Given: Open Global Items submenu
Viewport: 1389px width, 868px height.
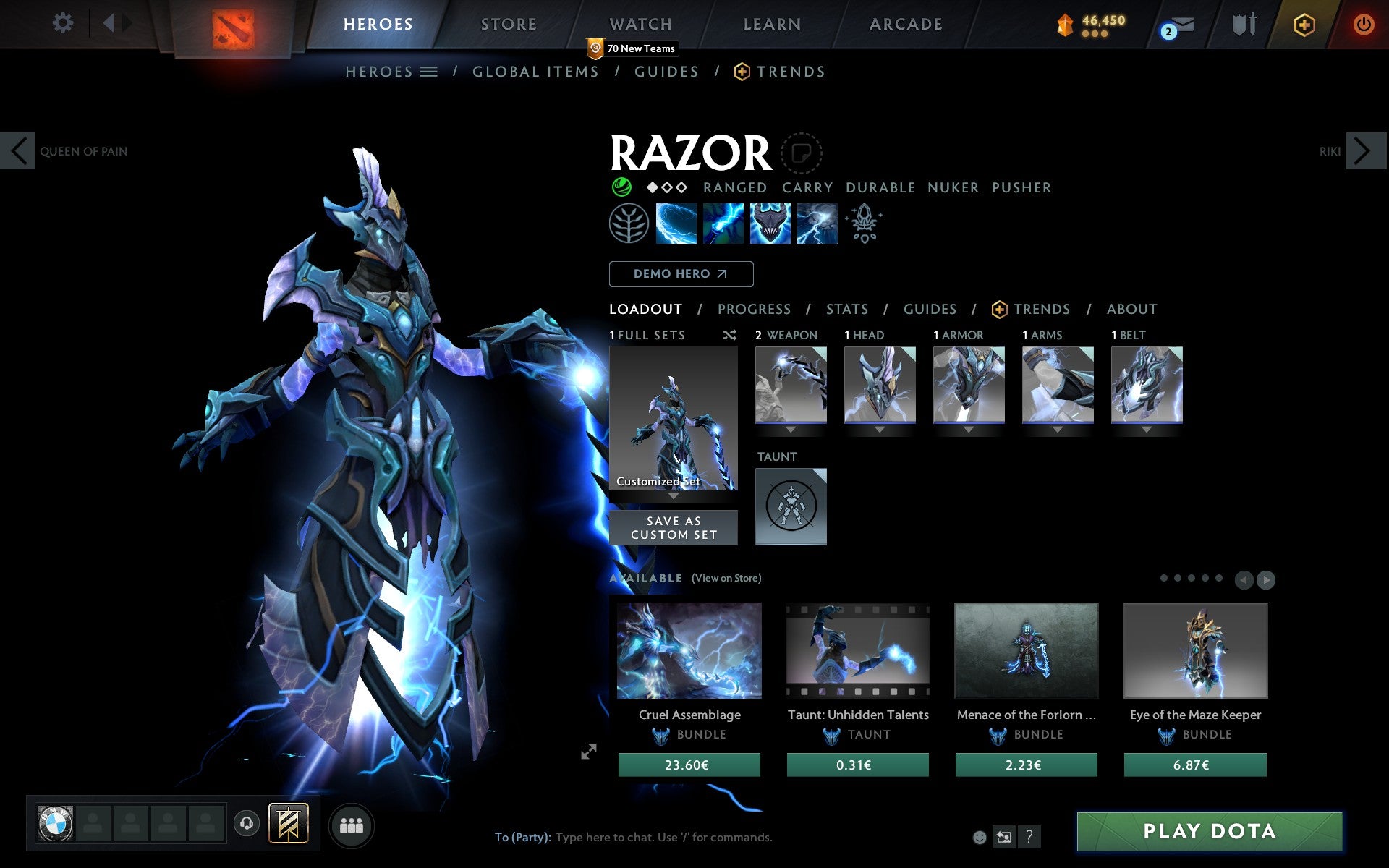Looking at the screenshot, I should tap(535, 72).
